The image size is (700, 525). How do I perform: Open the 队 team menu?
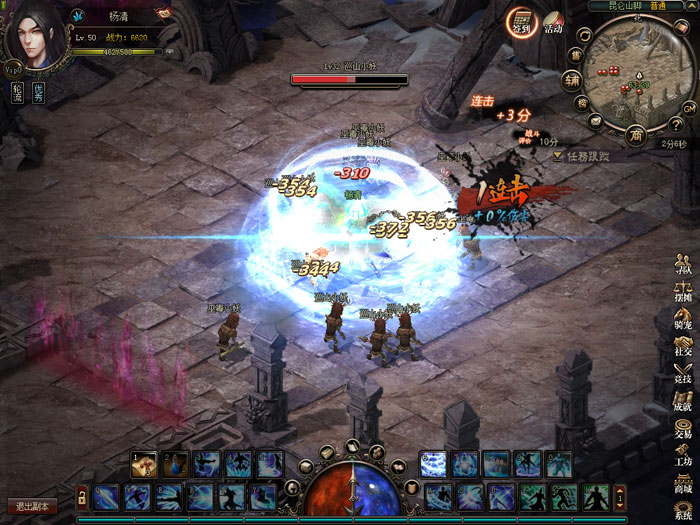(x=684, y=264)
